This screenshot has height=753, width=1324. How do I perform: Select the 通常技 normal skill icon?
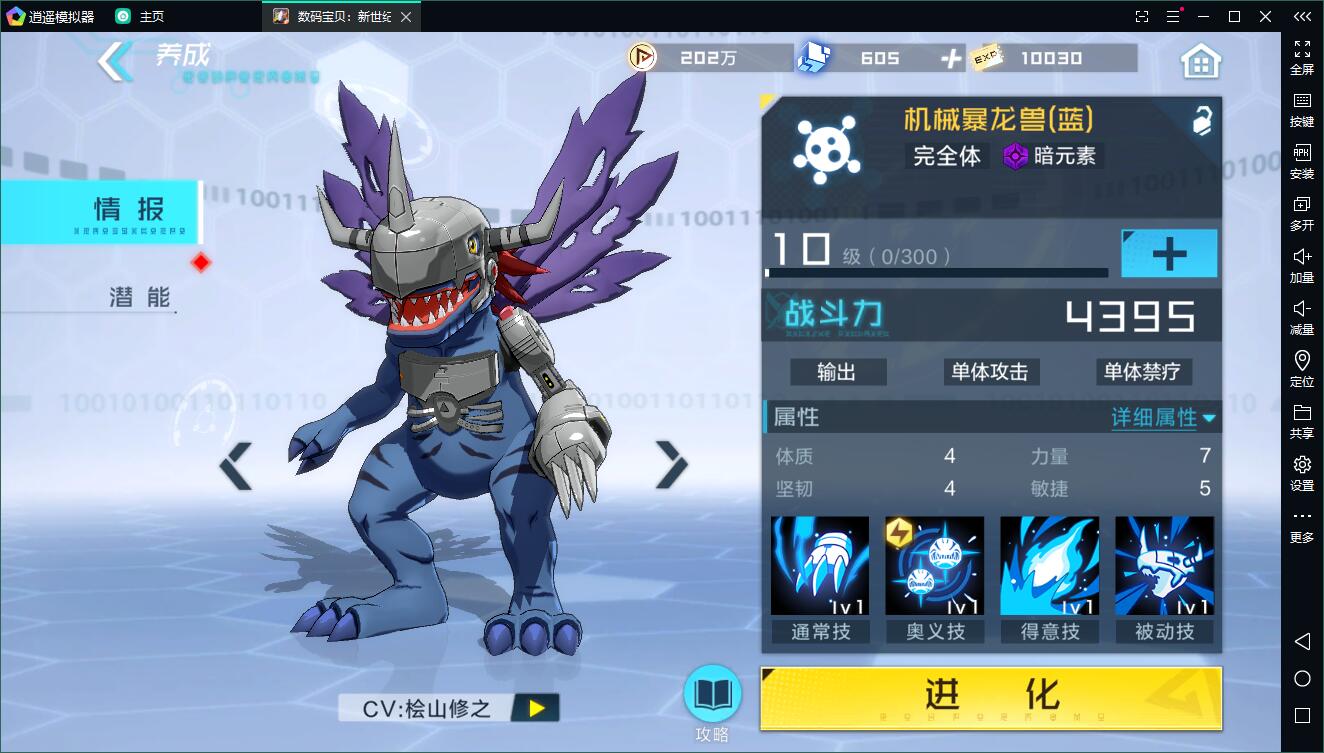(x=820, y=566)
